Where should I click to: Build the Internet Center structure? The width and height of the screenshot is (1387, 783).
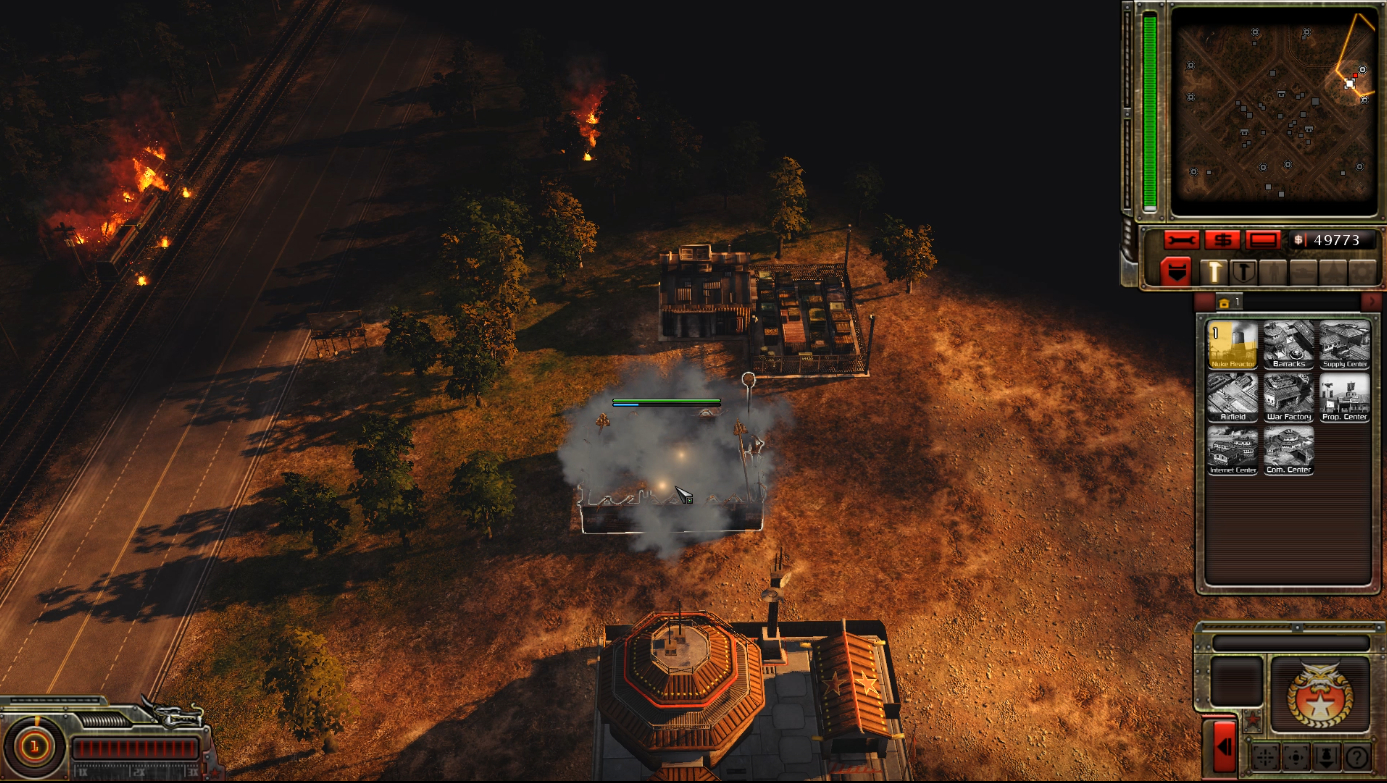[1232, 450]
